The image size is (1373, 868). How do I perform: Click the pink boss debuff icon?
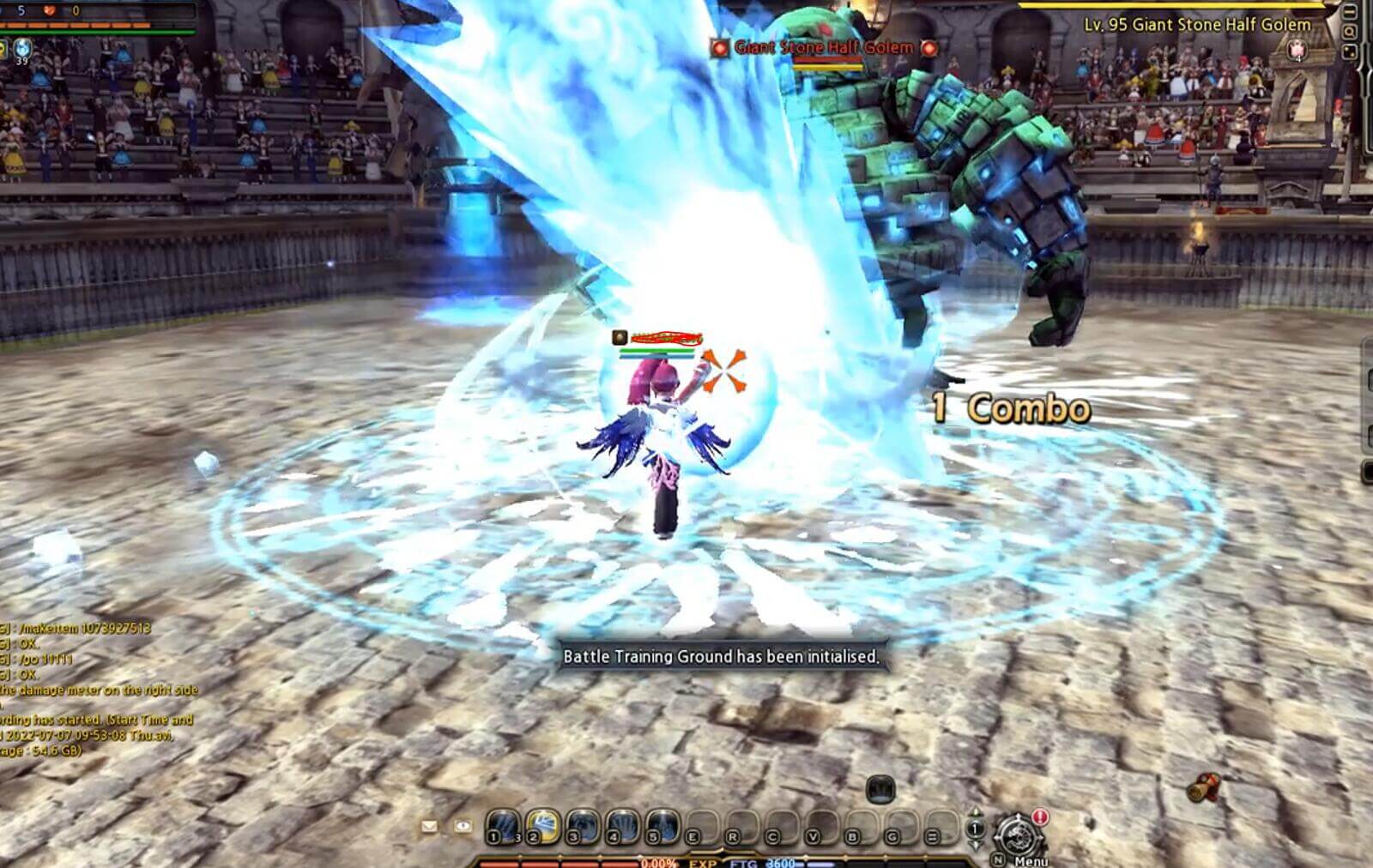(x=1297, y=49)
